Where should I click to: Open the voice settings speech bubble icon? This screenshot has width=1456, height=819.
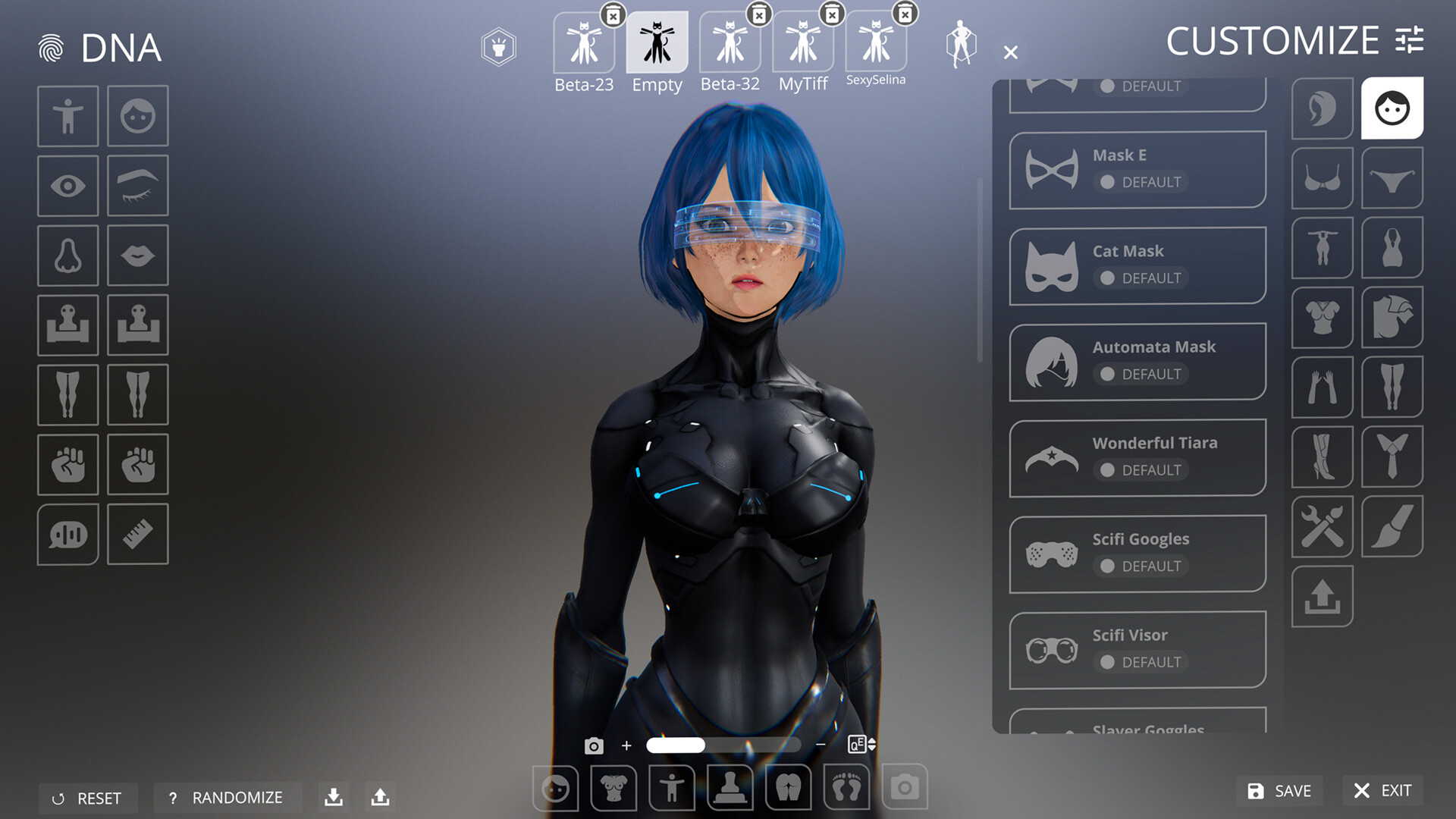pos(67,535)
